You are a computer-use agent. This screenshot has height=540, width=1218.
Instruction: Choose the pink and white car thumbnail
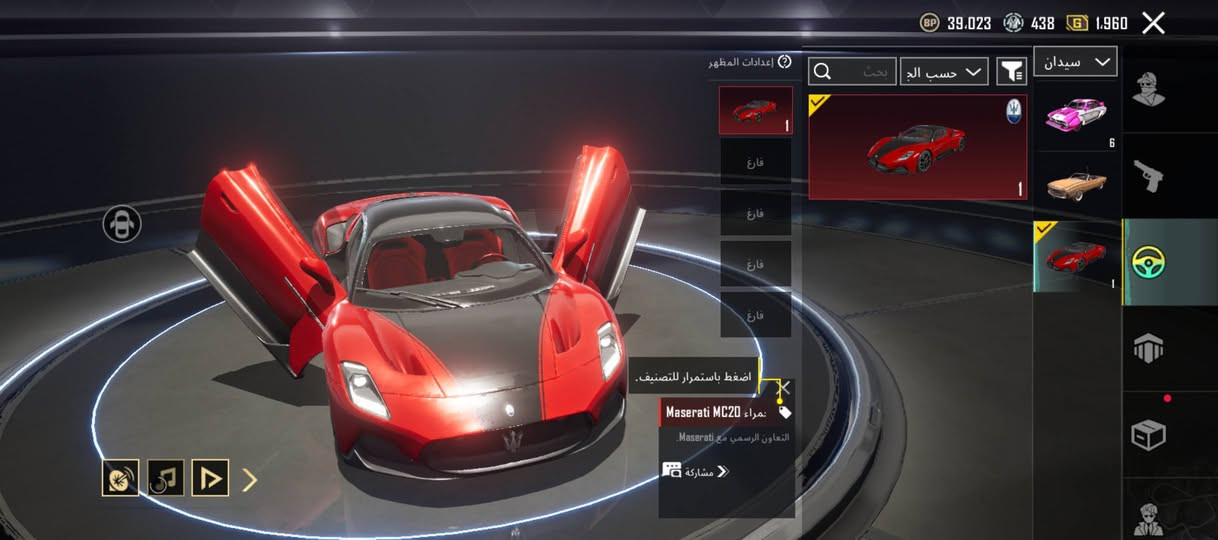1076,116
